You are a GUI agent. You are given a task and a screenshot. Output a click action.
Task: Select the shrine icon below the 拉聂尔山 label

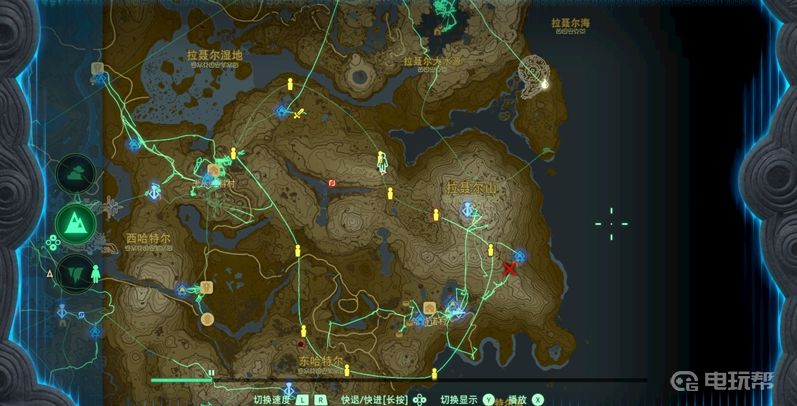point(467,209)
